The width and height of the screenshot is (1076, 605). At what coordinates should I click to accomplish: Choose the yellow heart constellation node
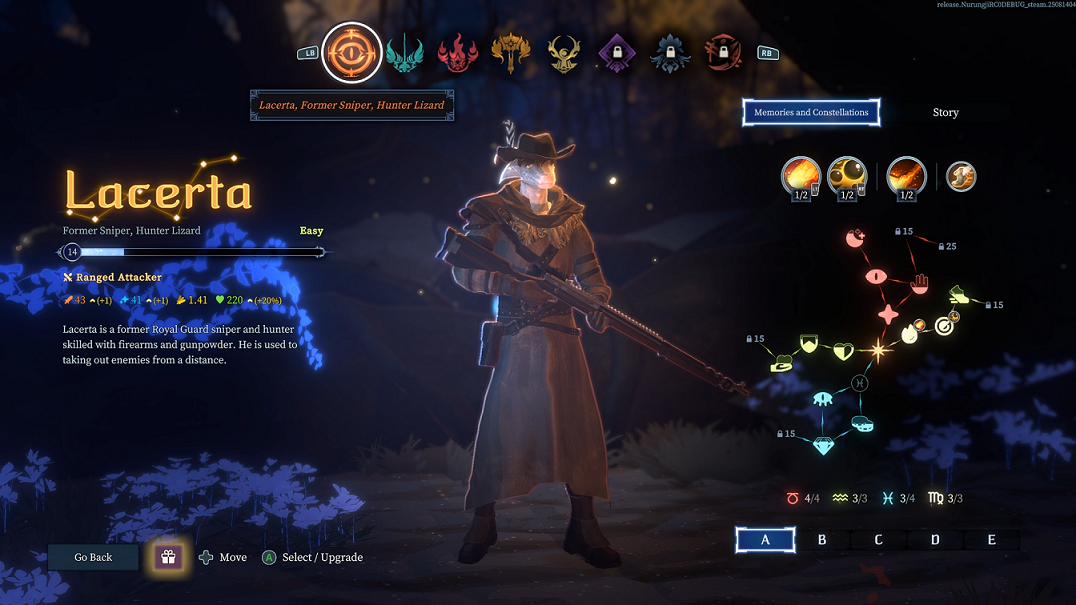pos(842,350)
